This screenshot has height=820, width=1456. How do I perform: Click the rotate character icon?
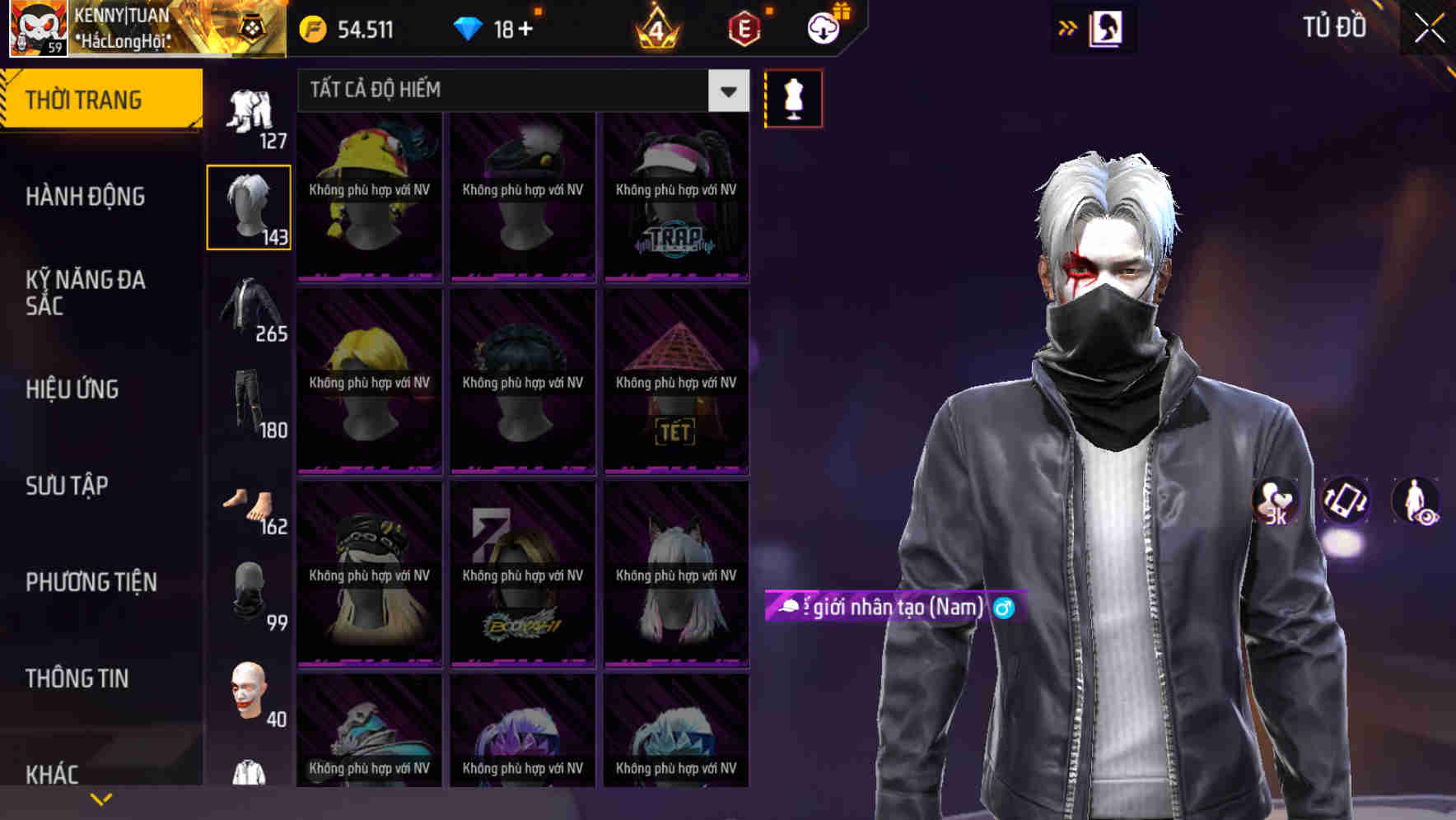pos(1343,502)
